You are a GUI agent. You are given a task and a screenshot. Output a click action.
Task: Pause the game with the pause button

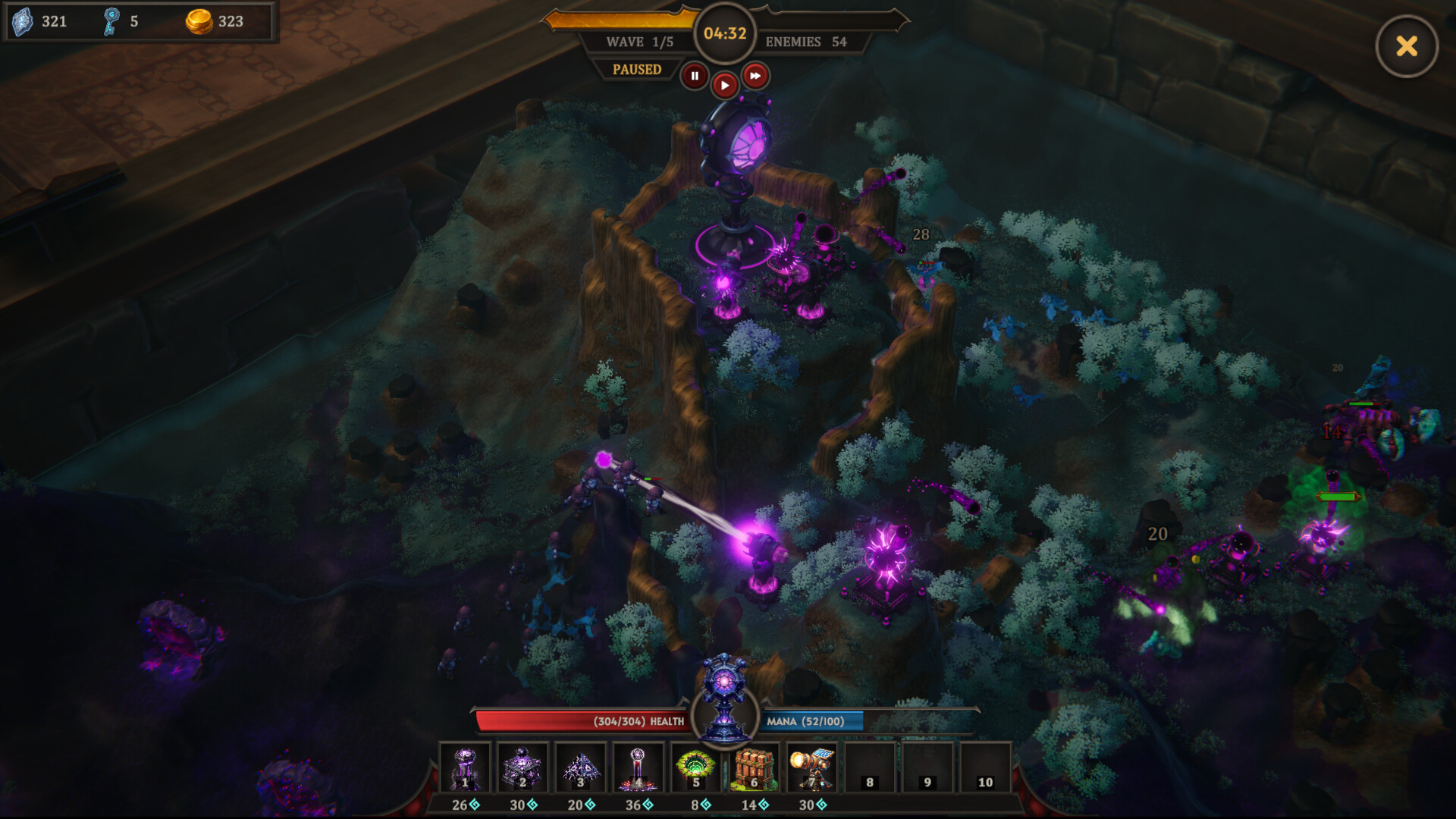pyautogui.click(x=695, y=75)
